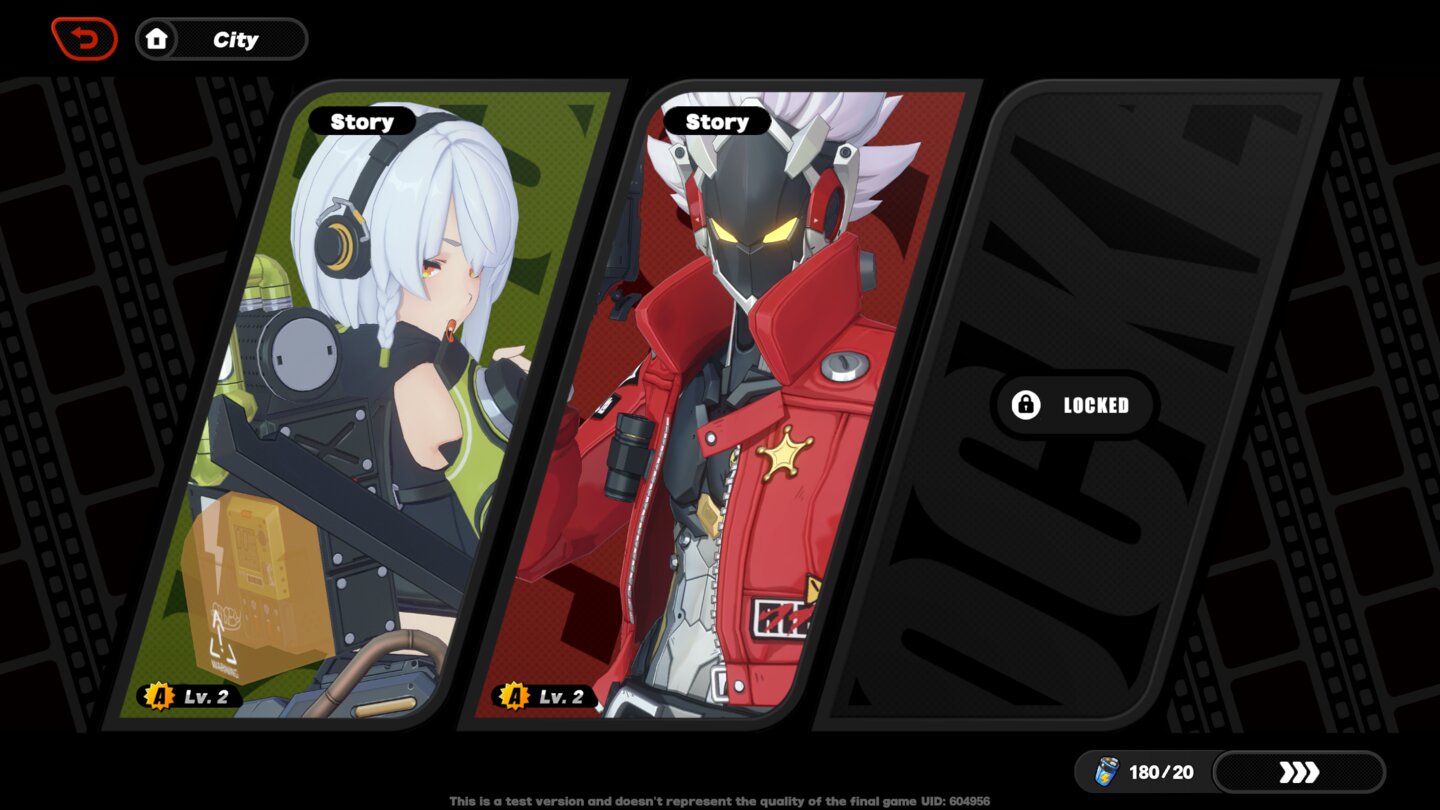The width and height of the screenshot is (1440, 810).
Task: Click the A-rank star badge on red mech card
Action: point(513,697)
